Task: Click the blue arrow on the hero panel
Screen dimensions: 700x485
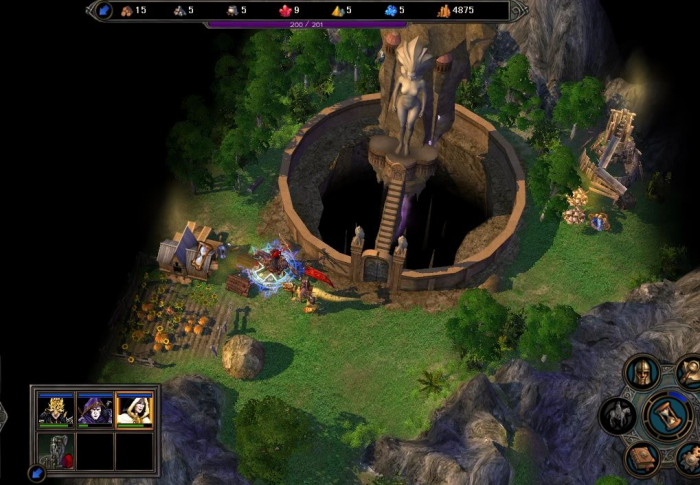Action: point(37,472)
